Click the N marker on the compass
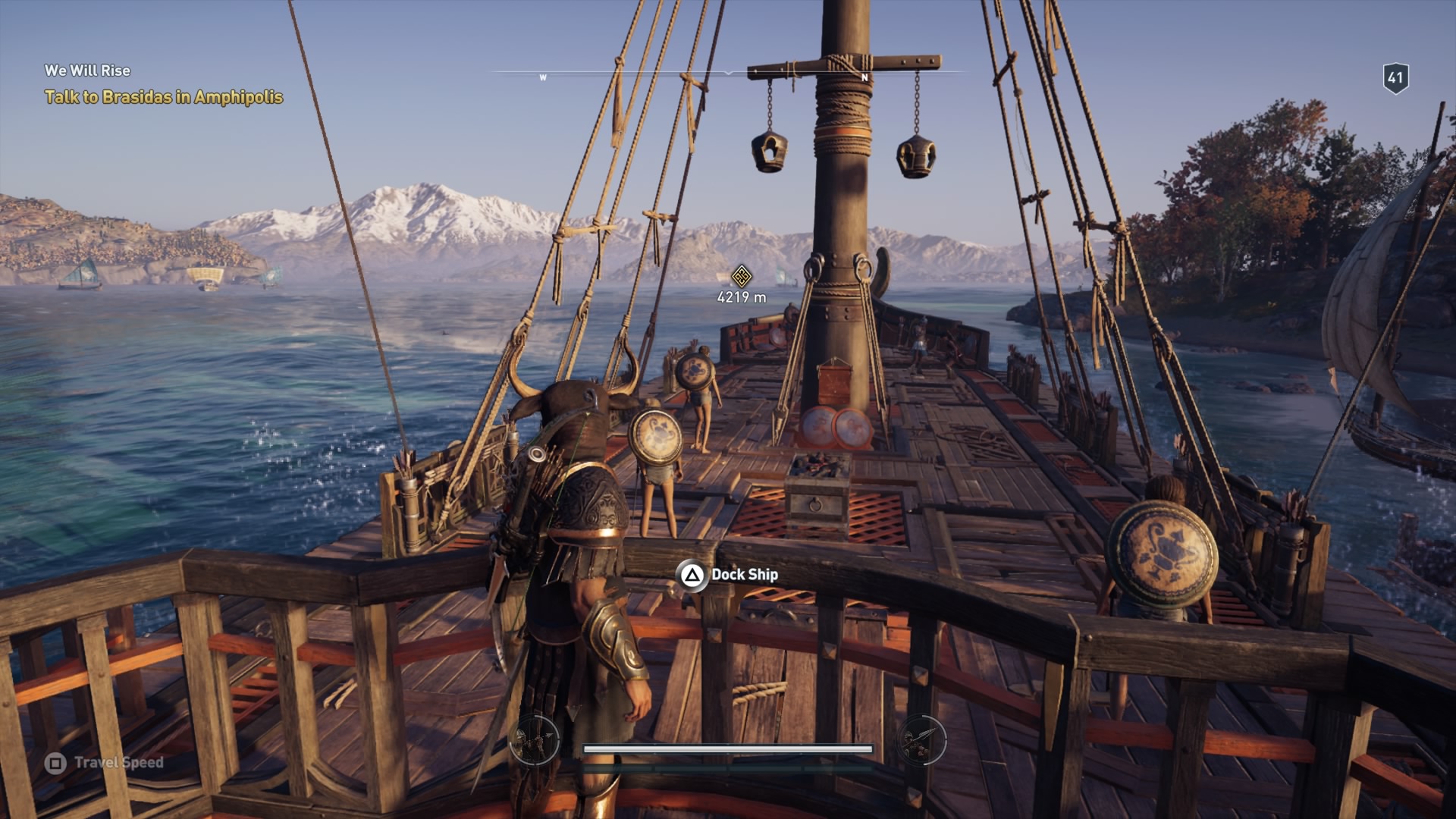Screen dimensions: 1456x819 click(x=864, y=77)
